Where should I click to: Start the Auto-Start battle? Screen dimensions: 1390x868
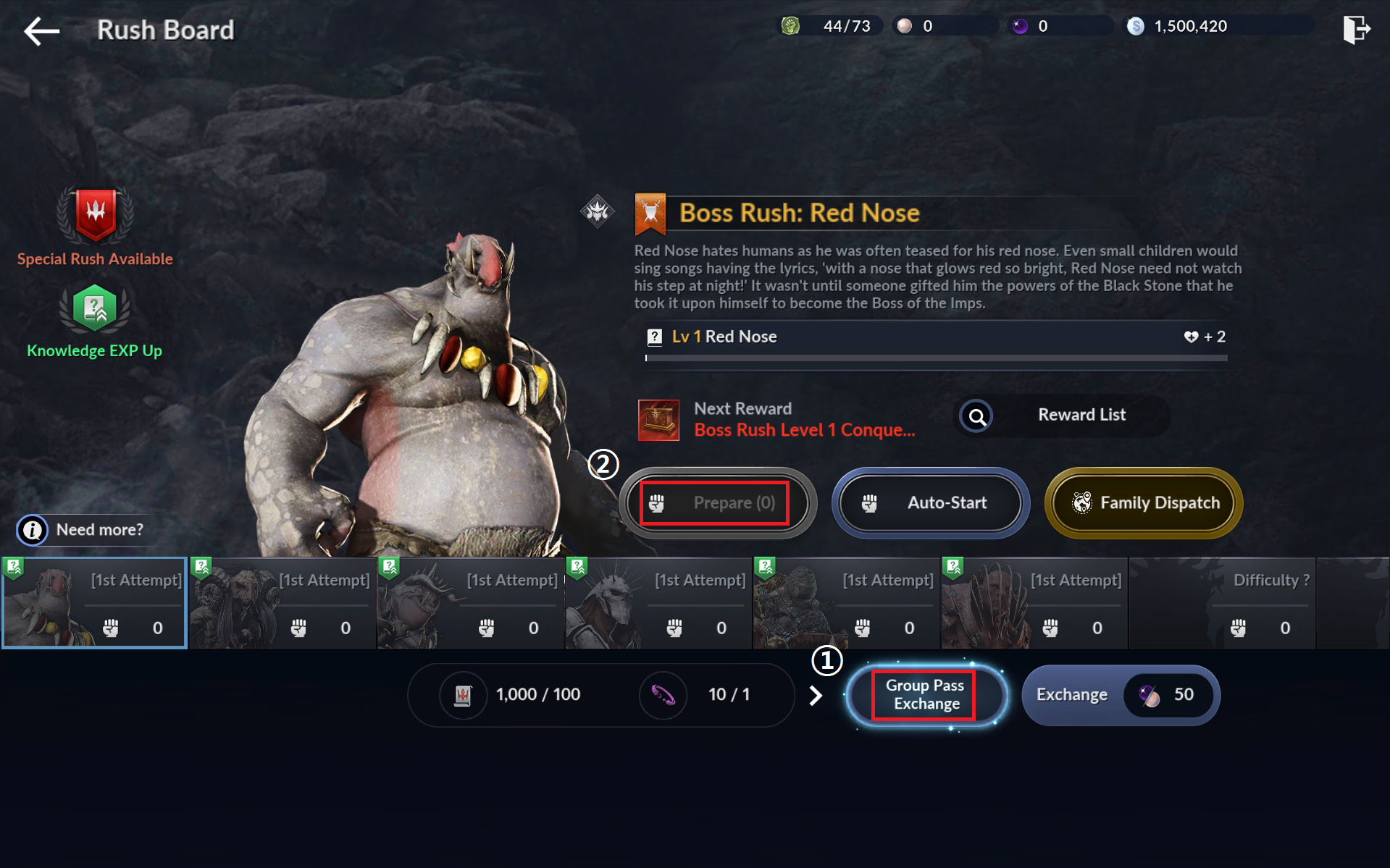tap(930, 503)
